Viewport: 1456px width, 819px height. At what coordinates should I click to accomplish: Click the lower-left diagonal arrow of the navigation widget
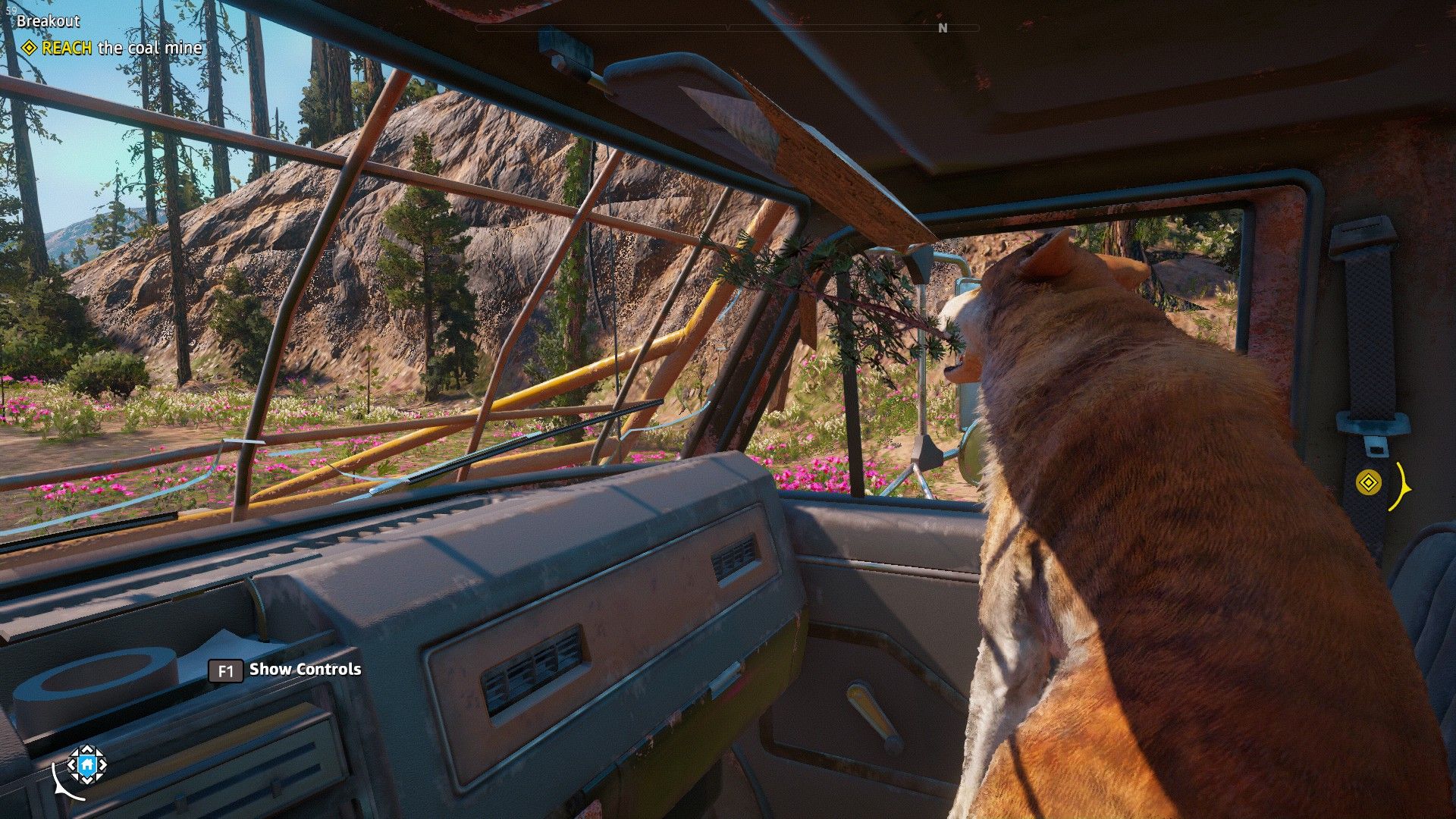click(74, 776)
